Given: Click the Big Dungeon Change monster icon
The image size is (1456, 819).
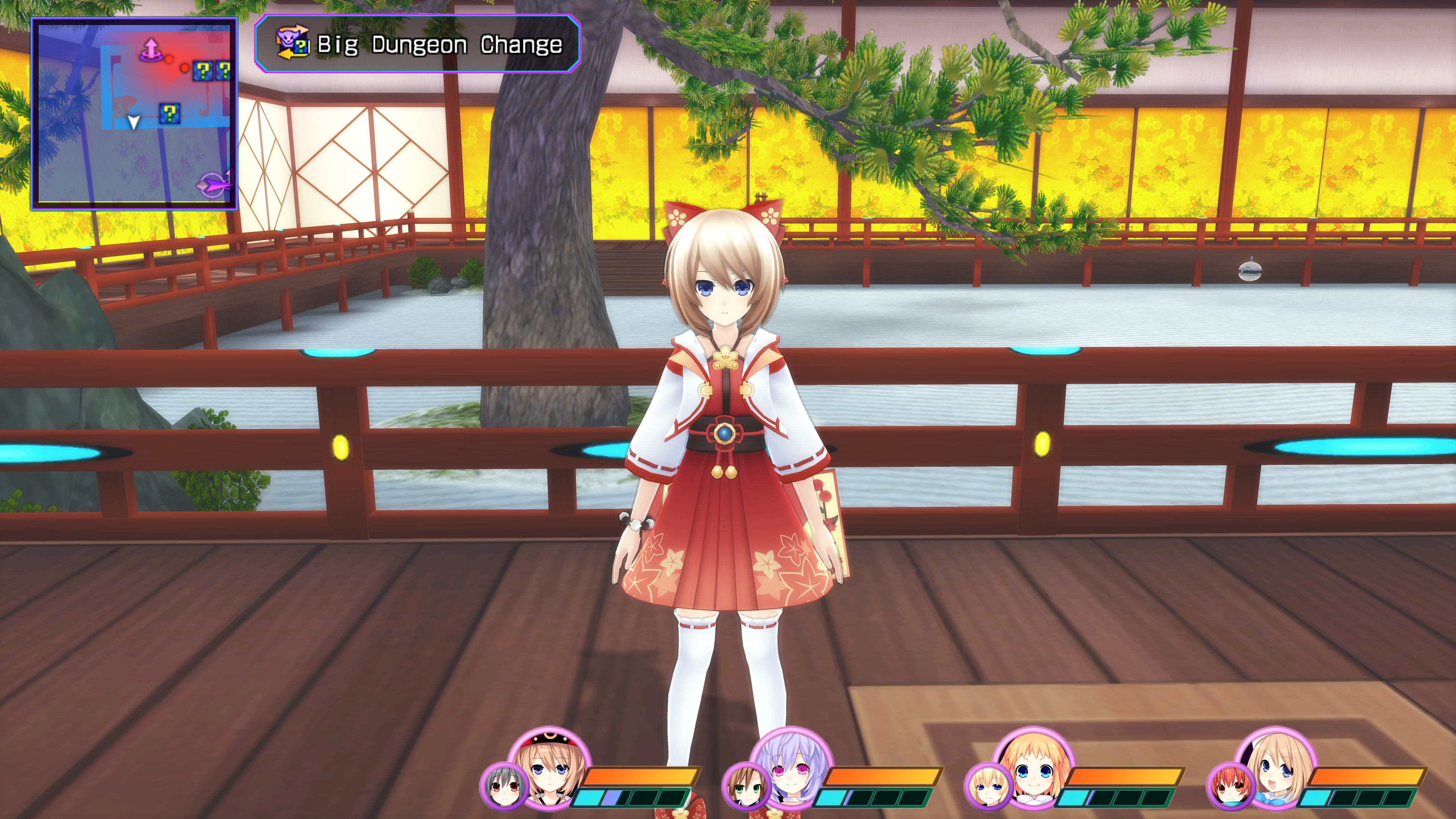Looking at the screenshot, I should (292, 43).
